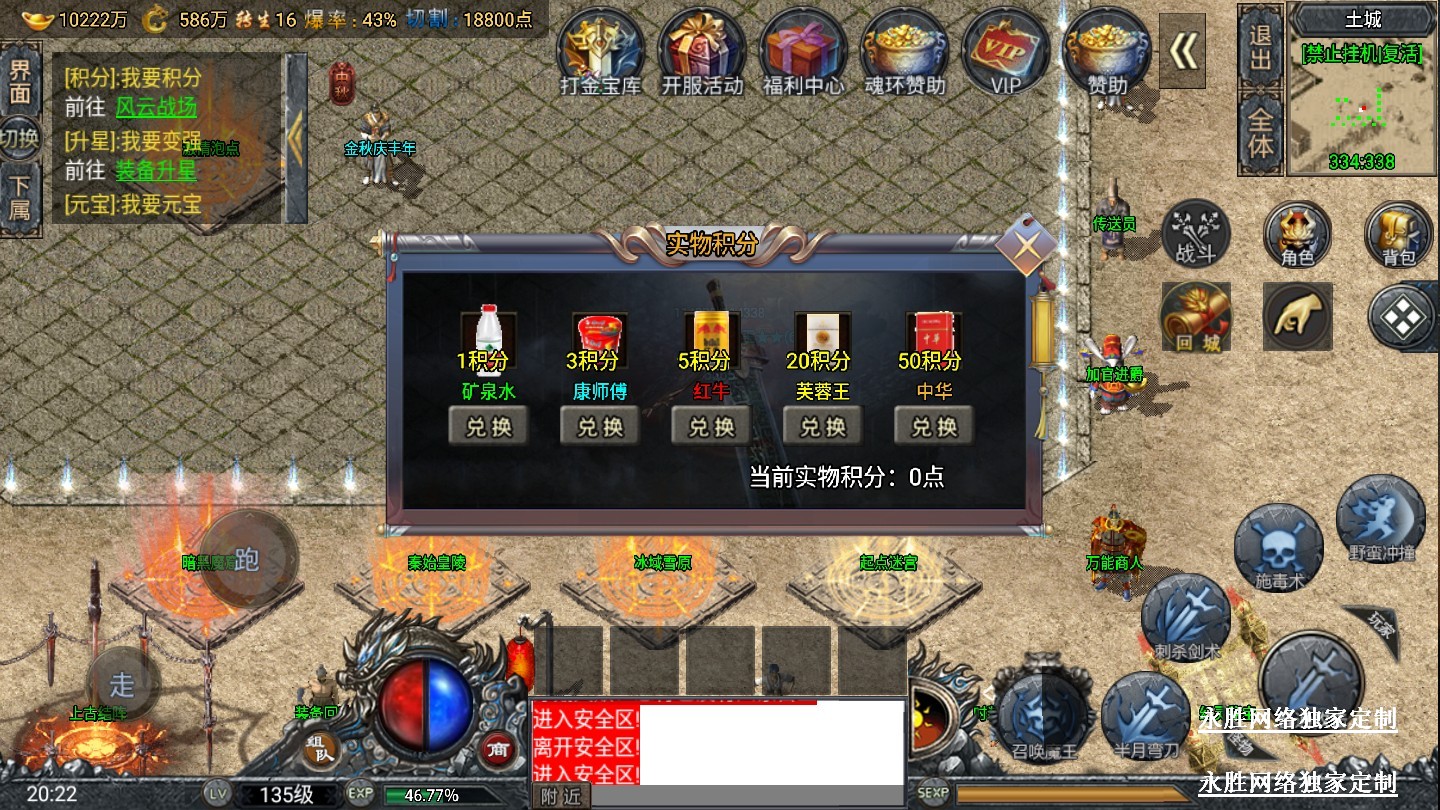The height and width of the screenshot is (810, 1440).
Task: Redeem the 芙蓉王 reward
Action: pos(822,427)
